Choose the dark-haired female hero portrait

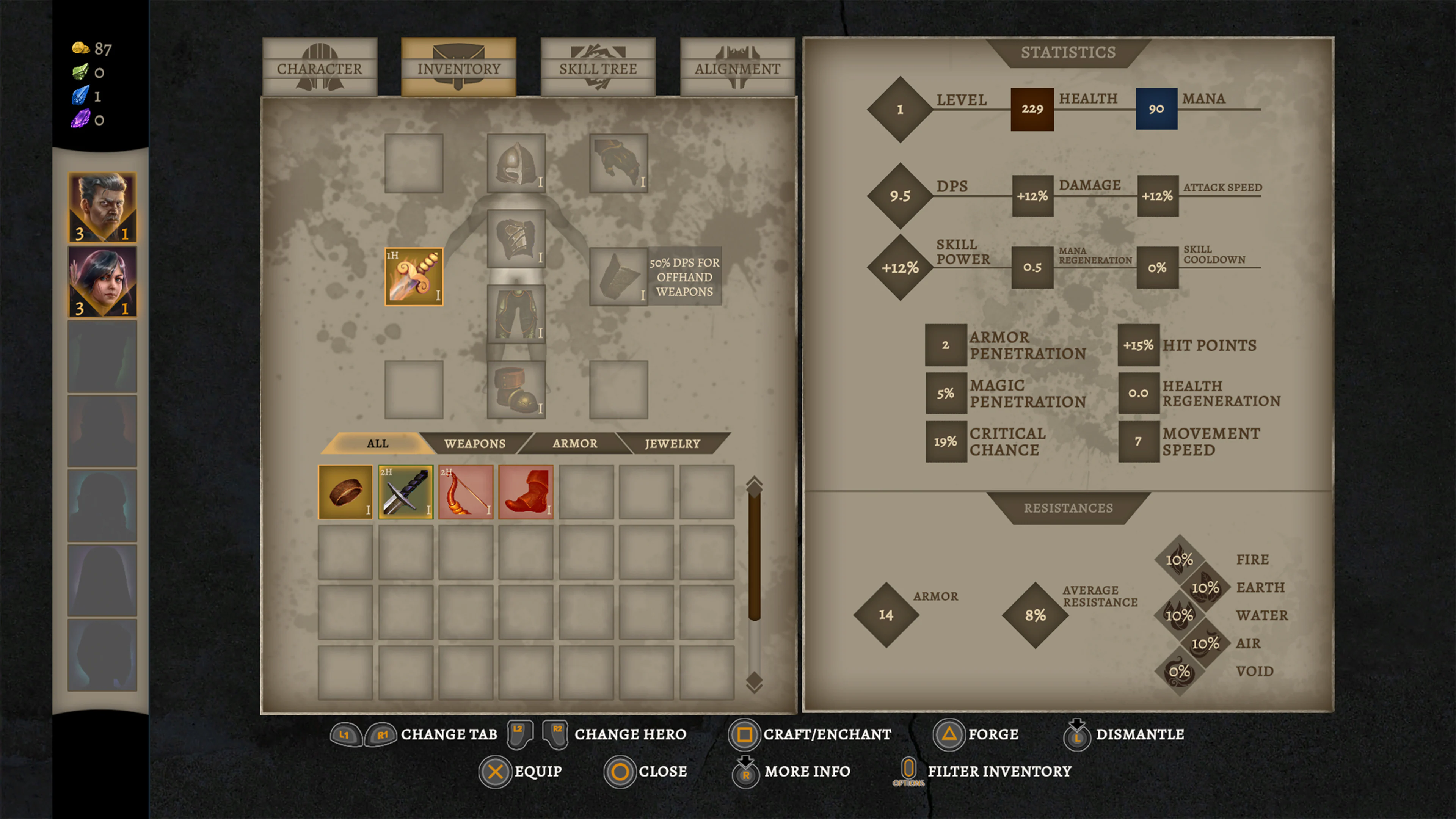pos(102,281)
